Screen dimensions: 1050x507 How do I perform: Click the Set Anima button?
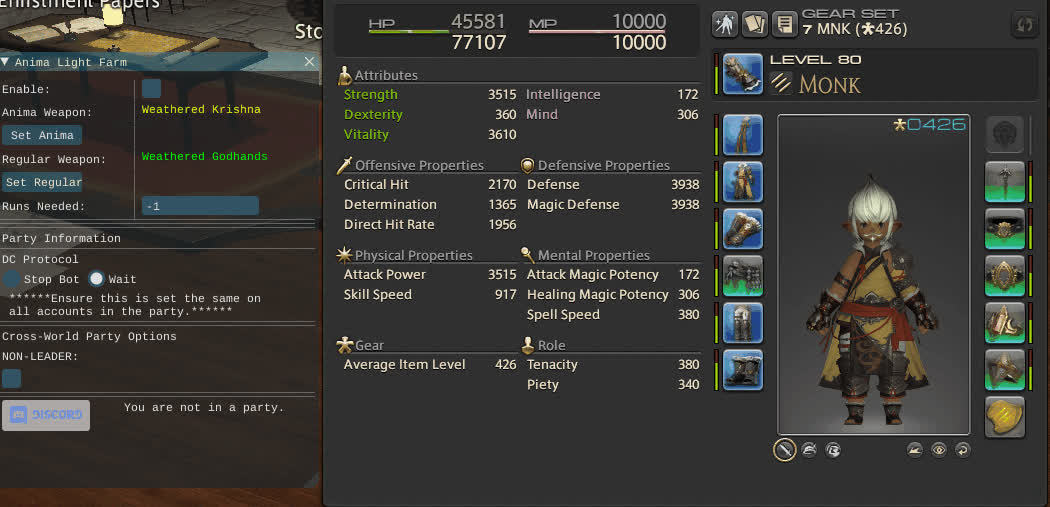(x=42, y=135)
